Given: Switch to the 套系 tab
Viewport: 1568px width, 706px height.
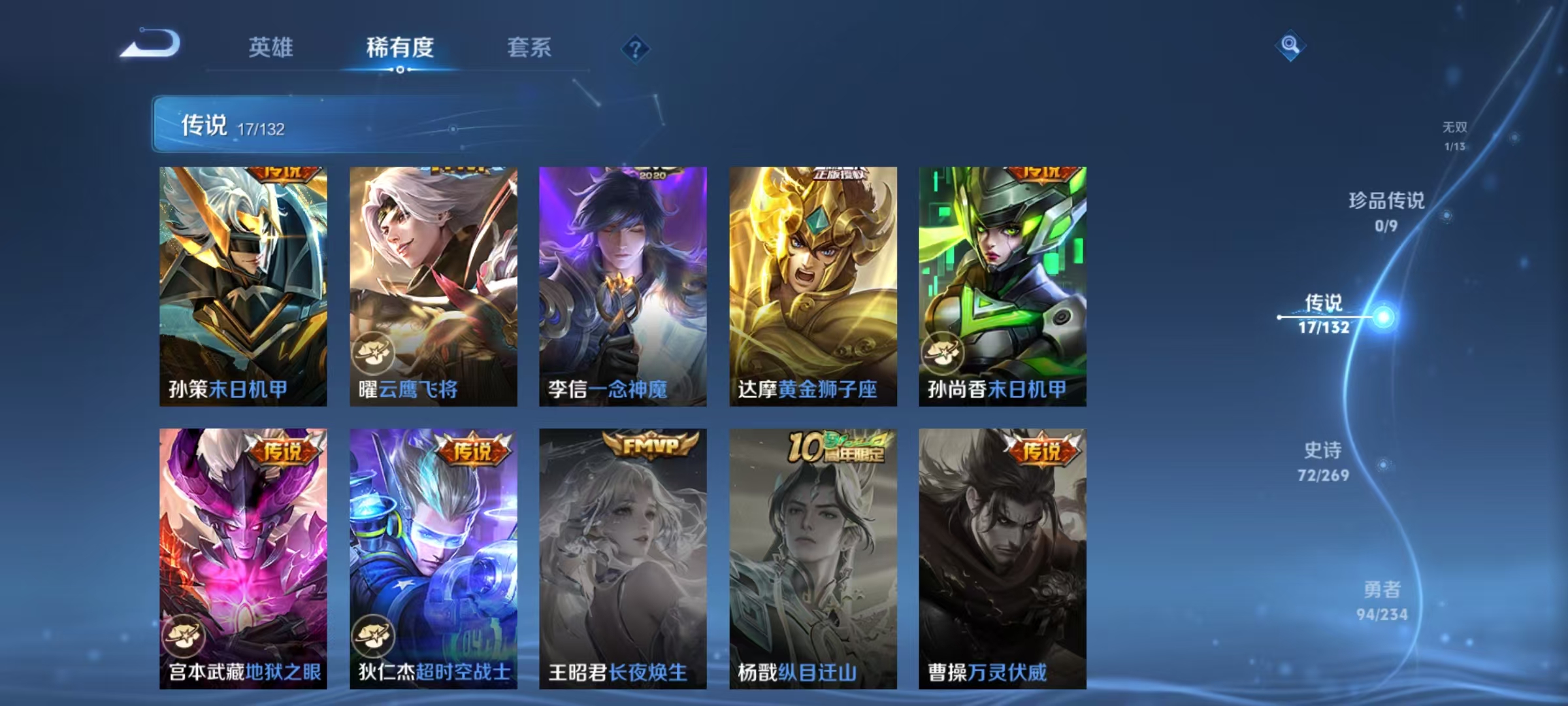Looking at the screenshot, I should click(530, 47).
